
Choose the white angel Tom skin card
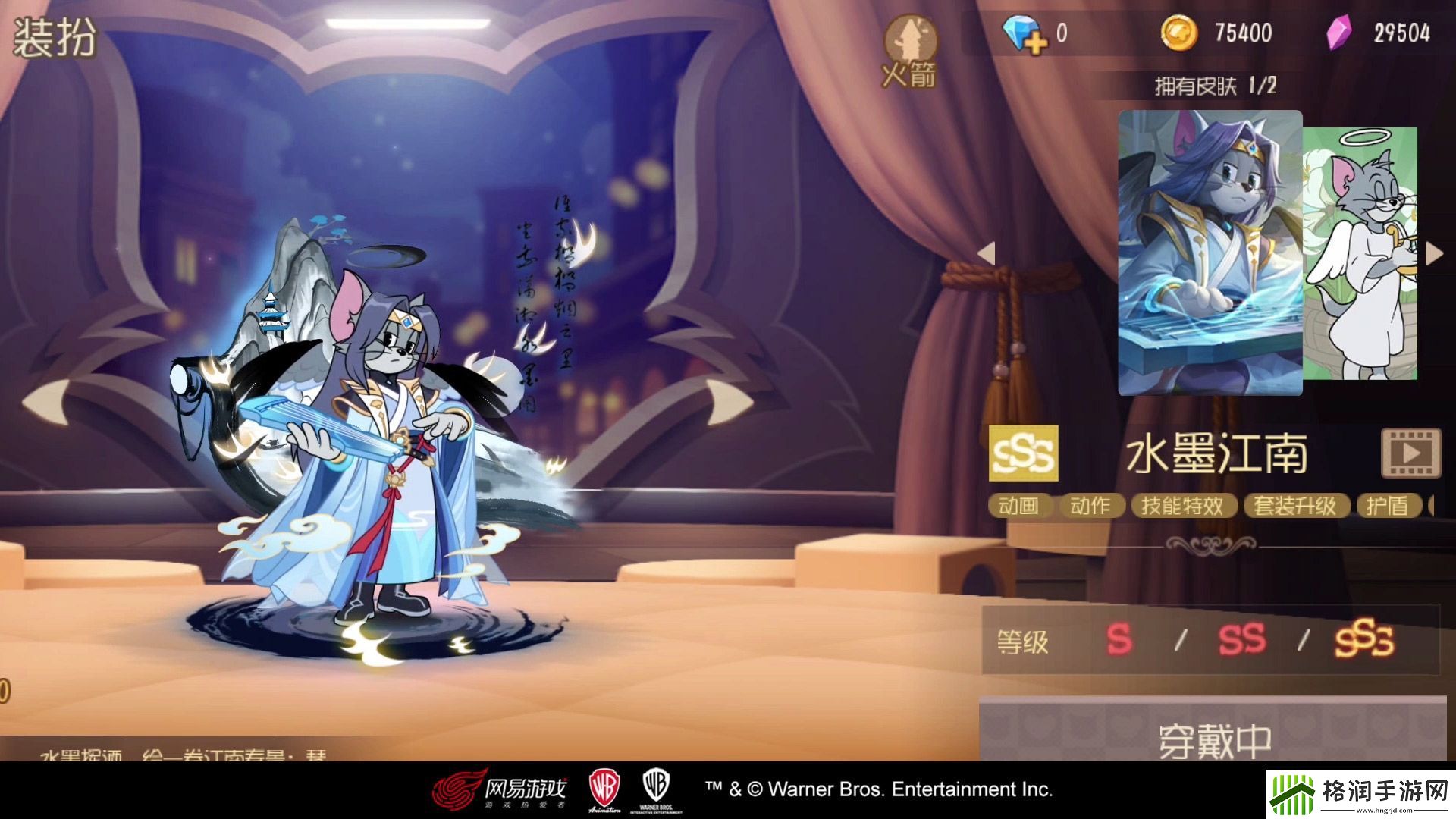click(x=1360, y=254)
